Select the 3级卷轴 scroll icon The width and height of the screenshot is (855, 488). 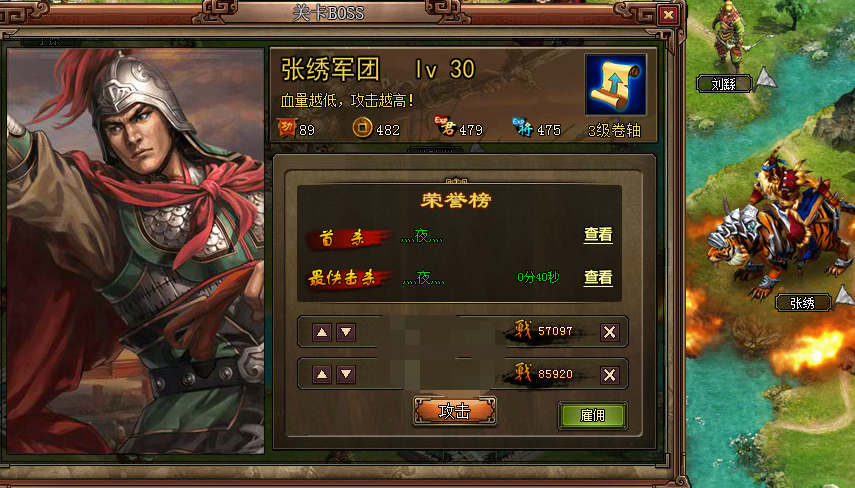pos(615,86)
